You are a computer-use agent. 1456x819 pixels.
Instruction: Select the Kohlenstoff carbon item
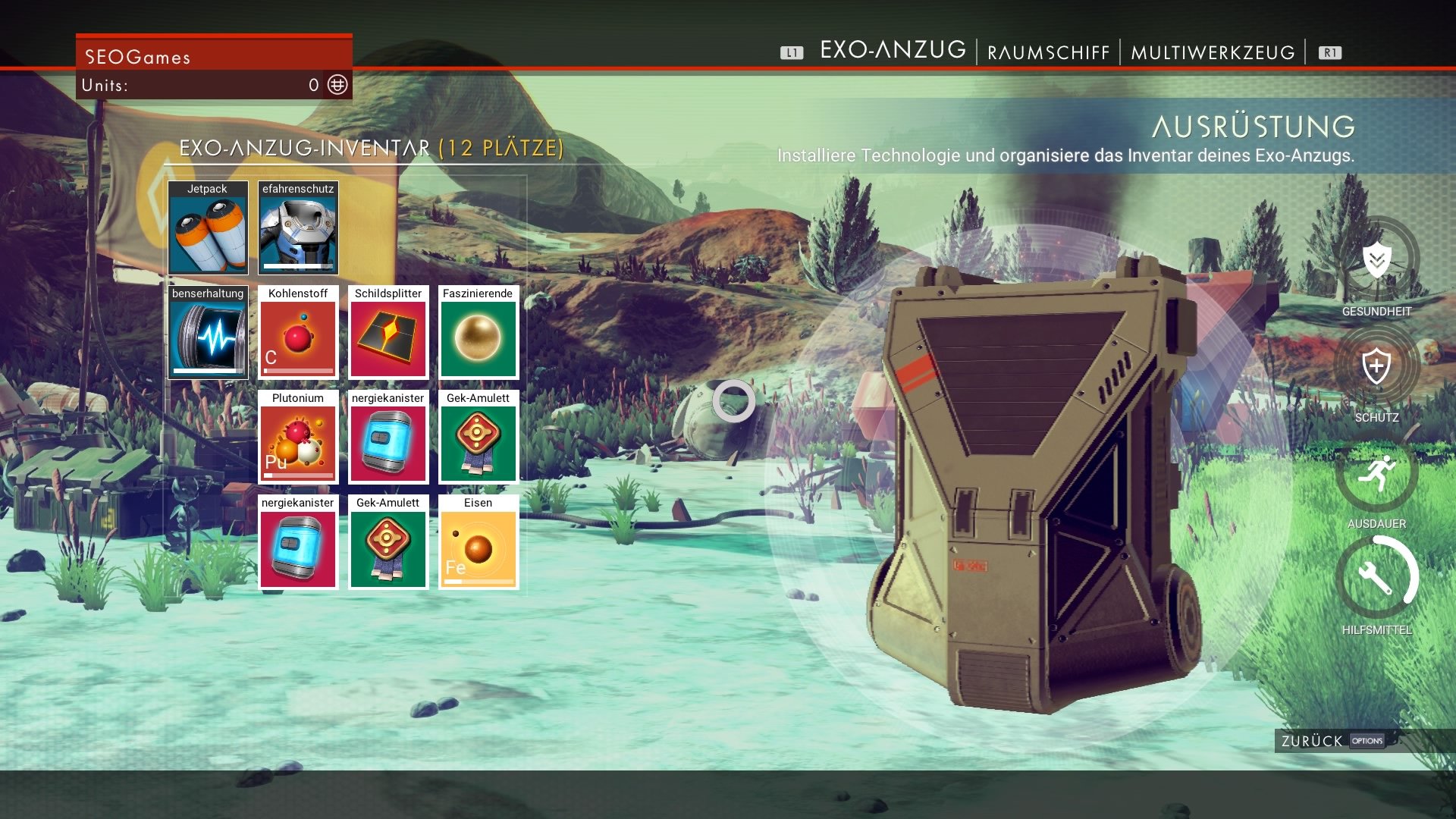click(x=298, y=333)
